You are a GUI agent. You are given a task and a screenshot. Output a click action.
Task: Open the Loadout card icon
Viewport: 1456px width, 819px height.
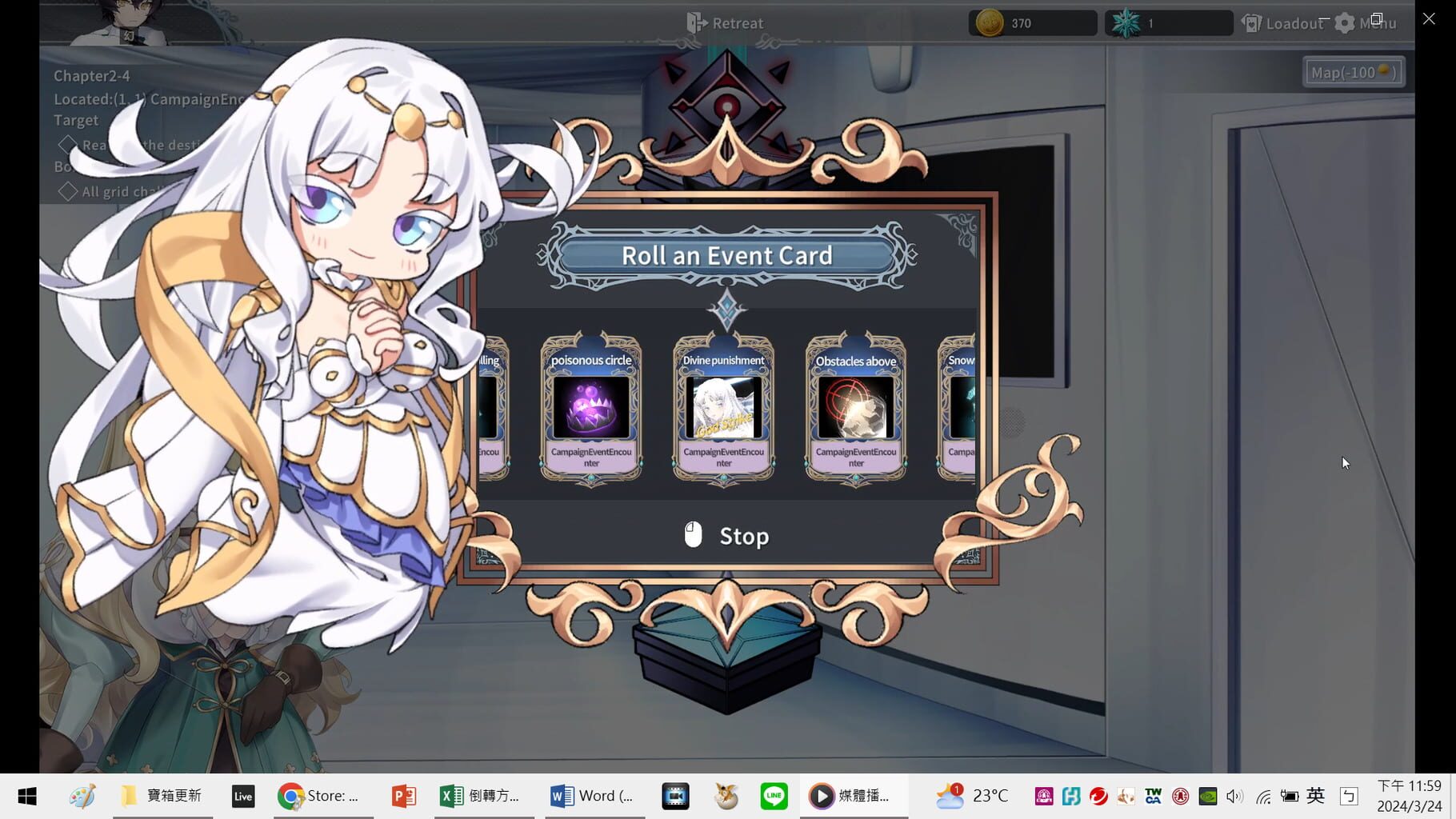pyautogui.click(x=1250, y=23)
